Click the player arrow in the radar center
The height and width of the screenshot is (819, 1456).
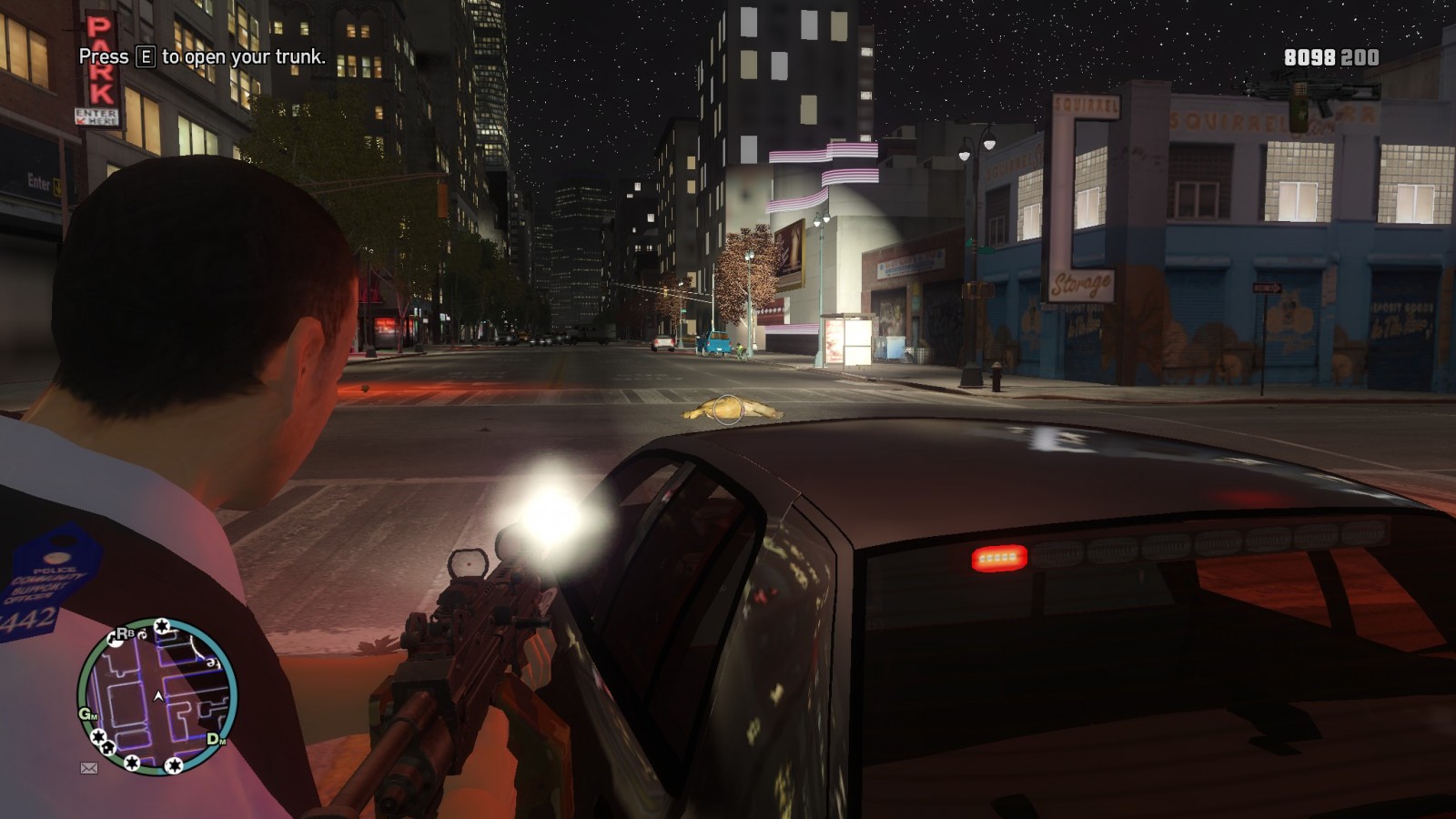[158, 696]
